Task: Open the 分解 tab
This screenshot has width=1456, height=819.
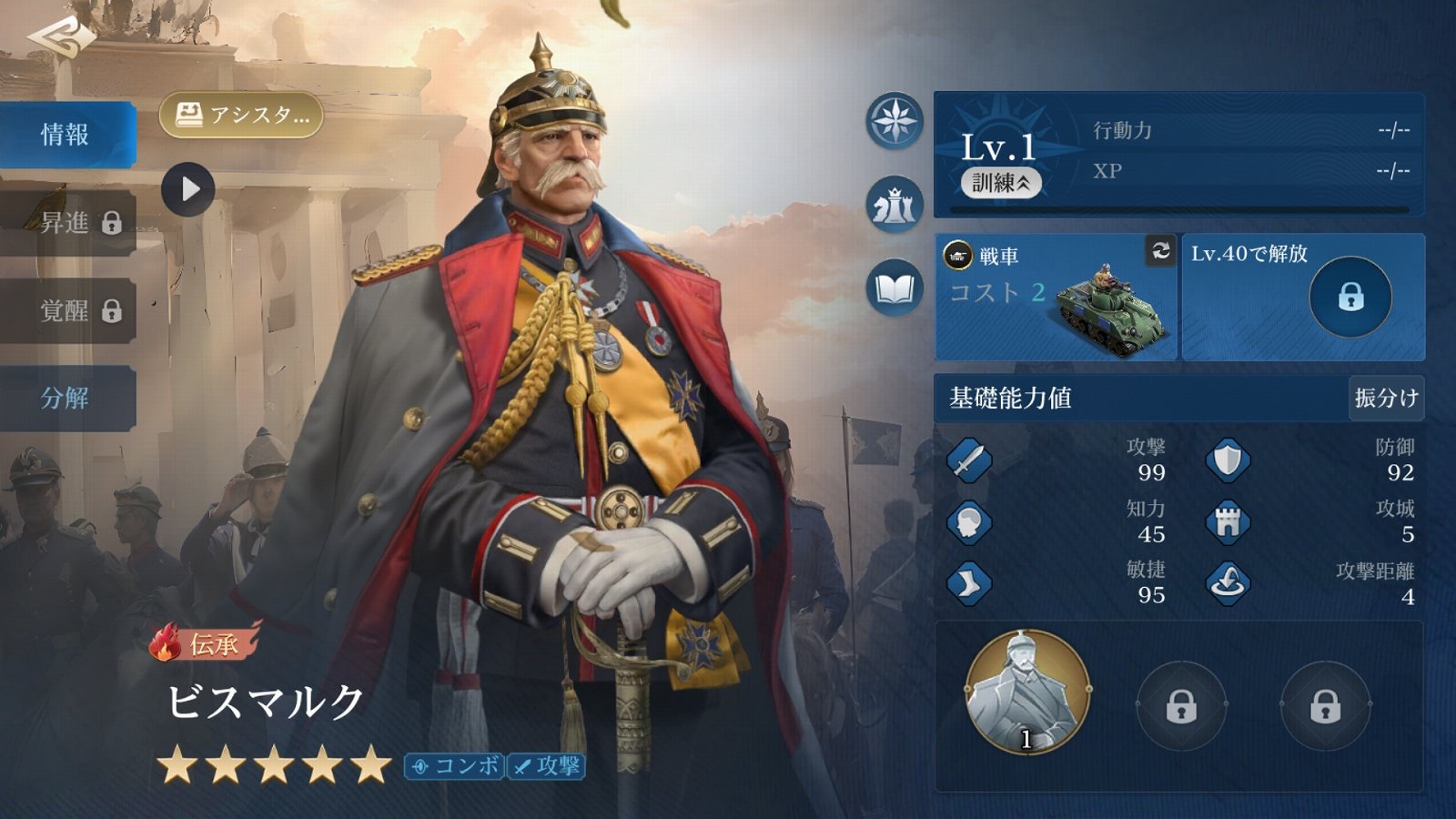Action: coord(66,398)
